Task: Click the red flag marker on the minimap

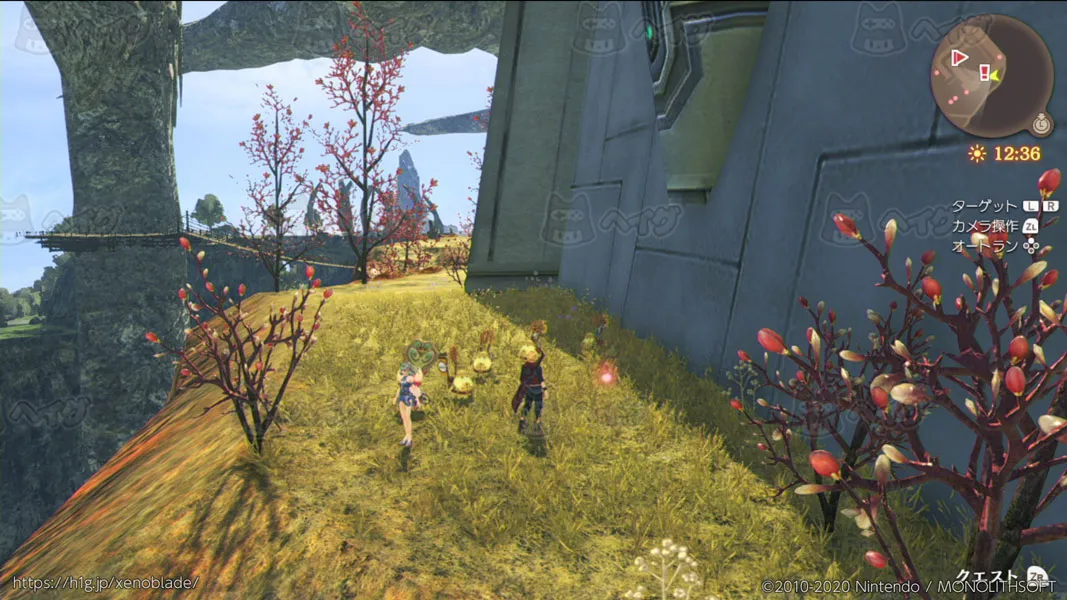Action: [959, 58]
